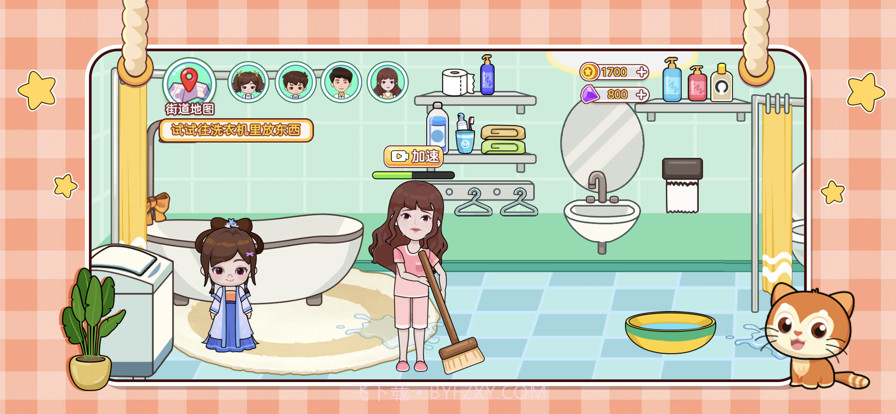Screen dimensions: 896x414
Task: Select the girl with pigtails portrait
Action: tap(249, 83)
